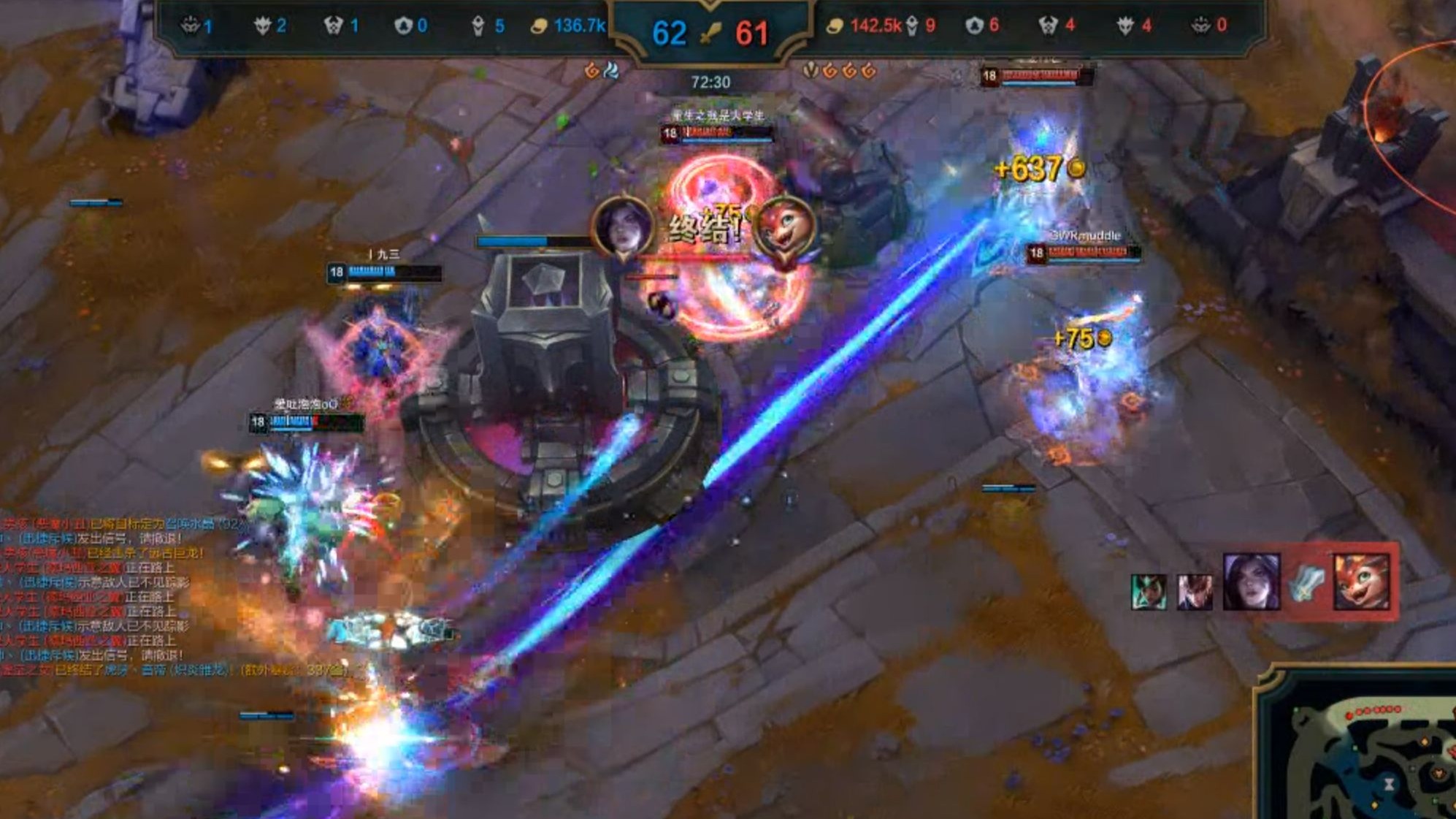1456x819 pixels.
Task: Select the dark-haired killer portrait in kill feed
Action: pos(1251,582)
